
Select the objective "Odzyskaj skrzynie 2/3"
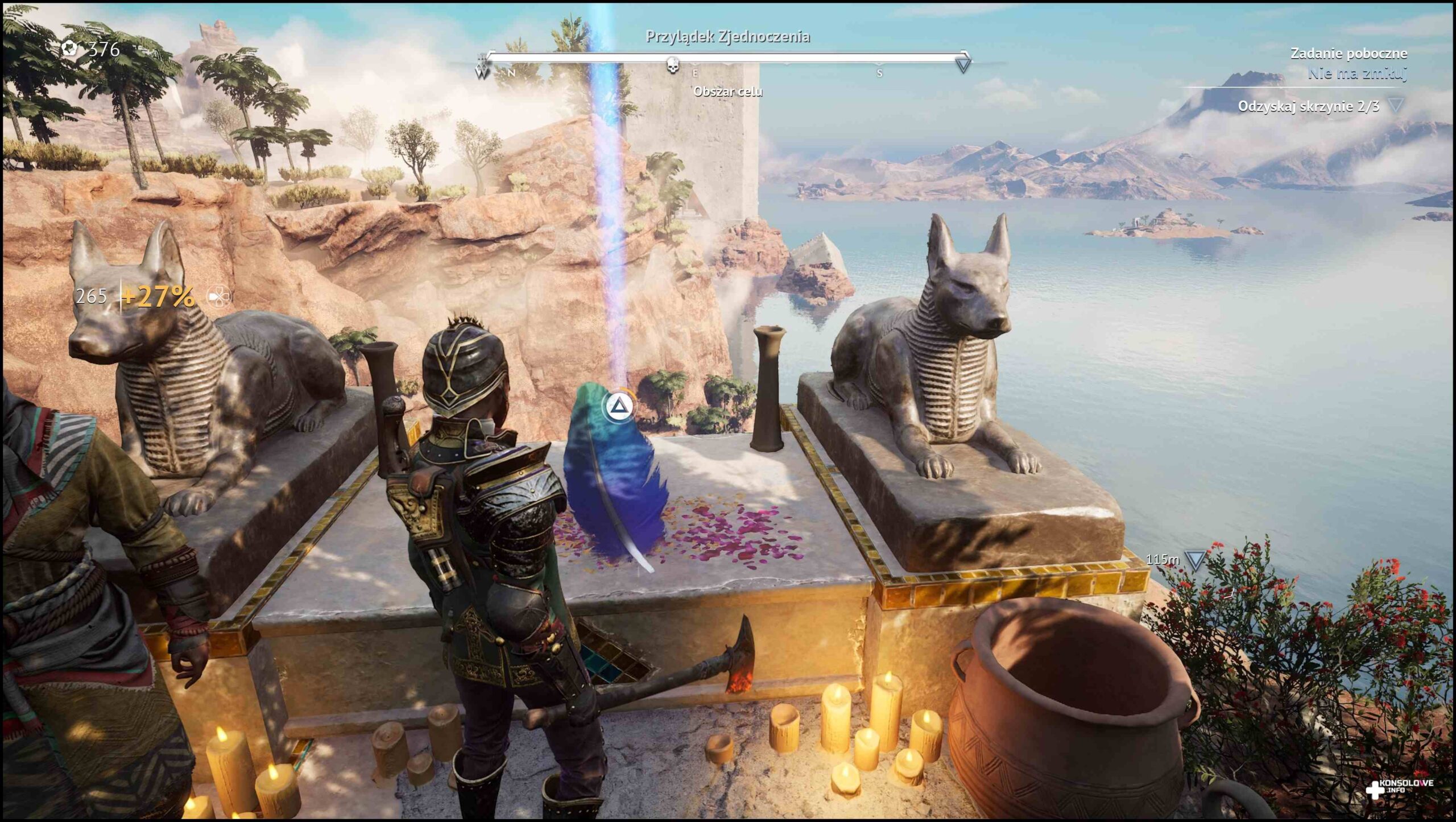[x=1308, y=106]
